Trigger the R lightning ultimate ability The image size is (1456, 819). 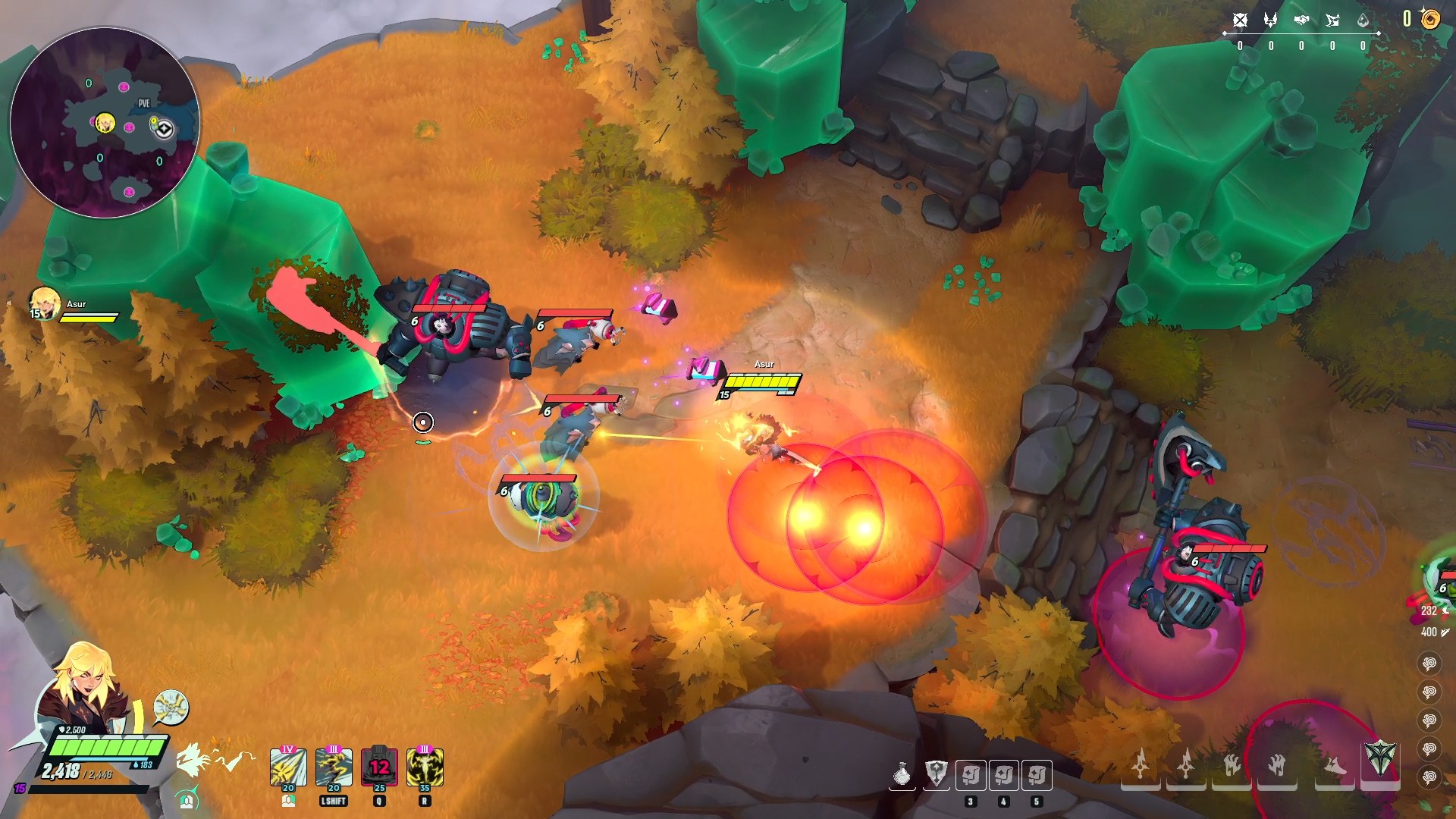(x=425, y=767)
